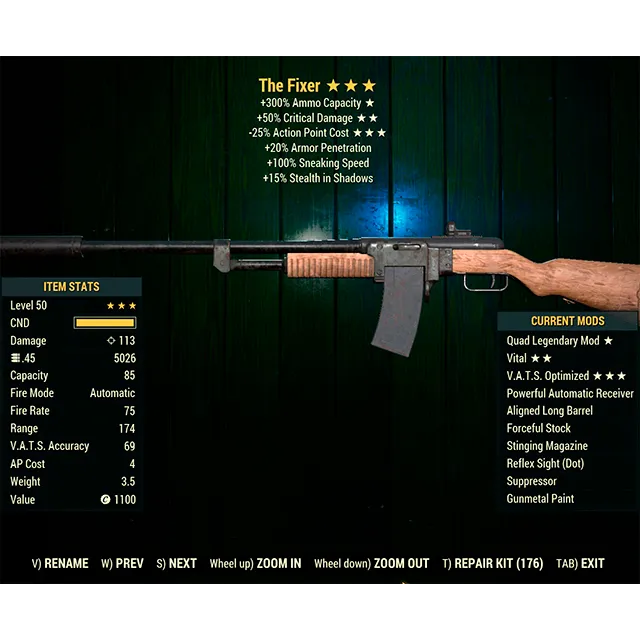Exit the weapon inspect screen
The width and height of the screenshot is (640, 640).
tap(580, 564)
